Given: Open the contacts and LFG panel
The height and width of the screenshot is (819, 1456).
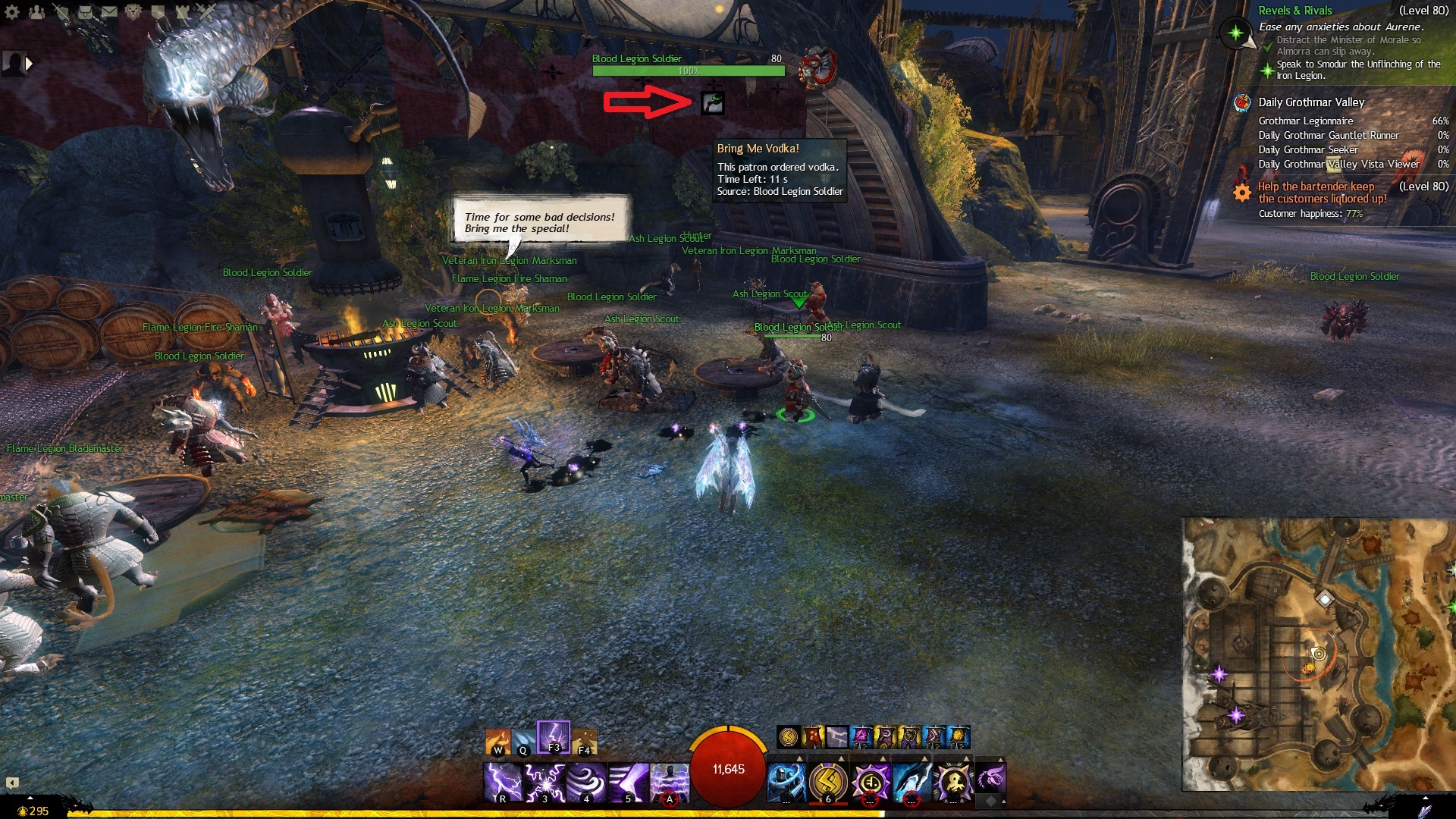Looking at the screenshot, I should 36,11.
